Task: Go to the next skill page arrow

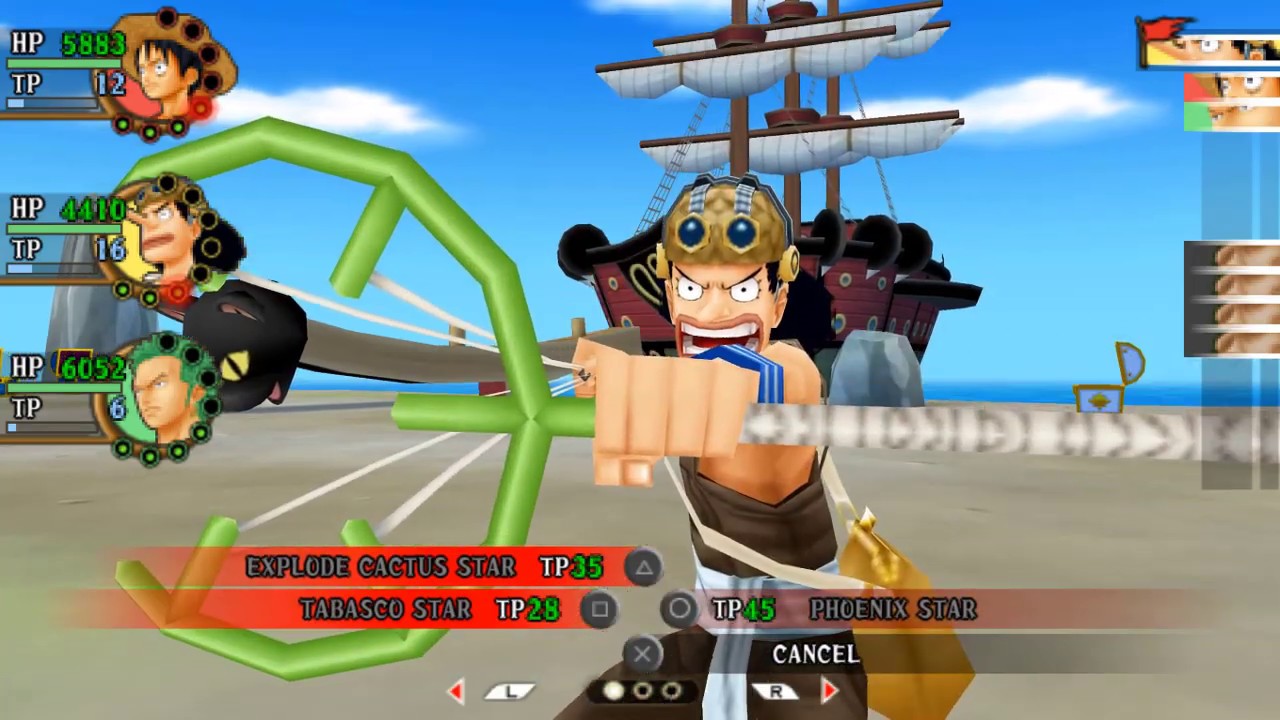Action: [829, 691]
